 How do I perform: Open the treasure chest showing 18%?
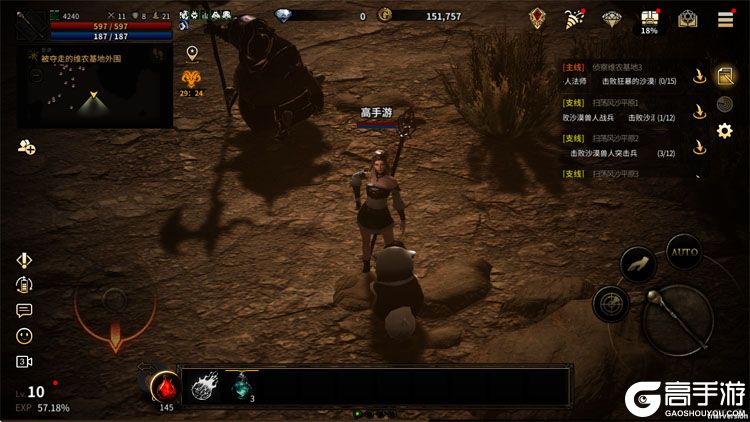pos(649,18)
